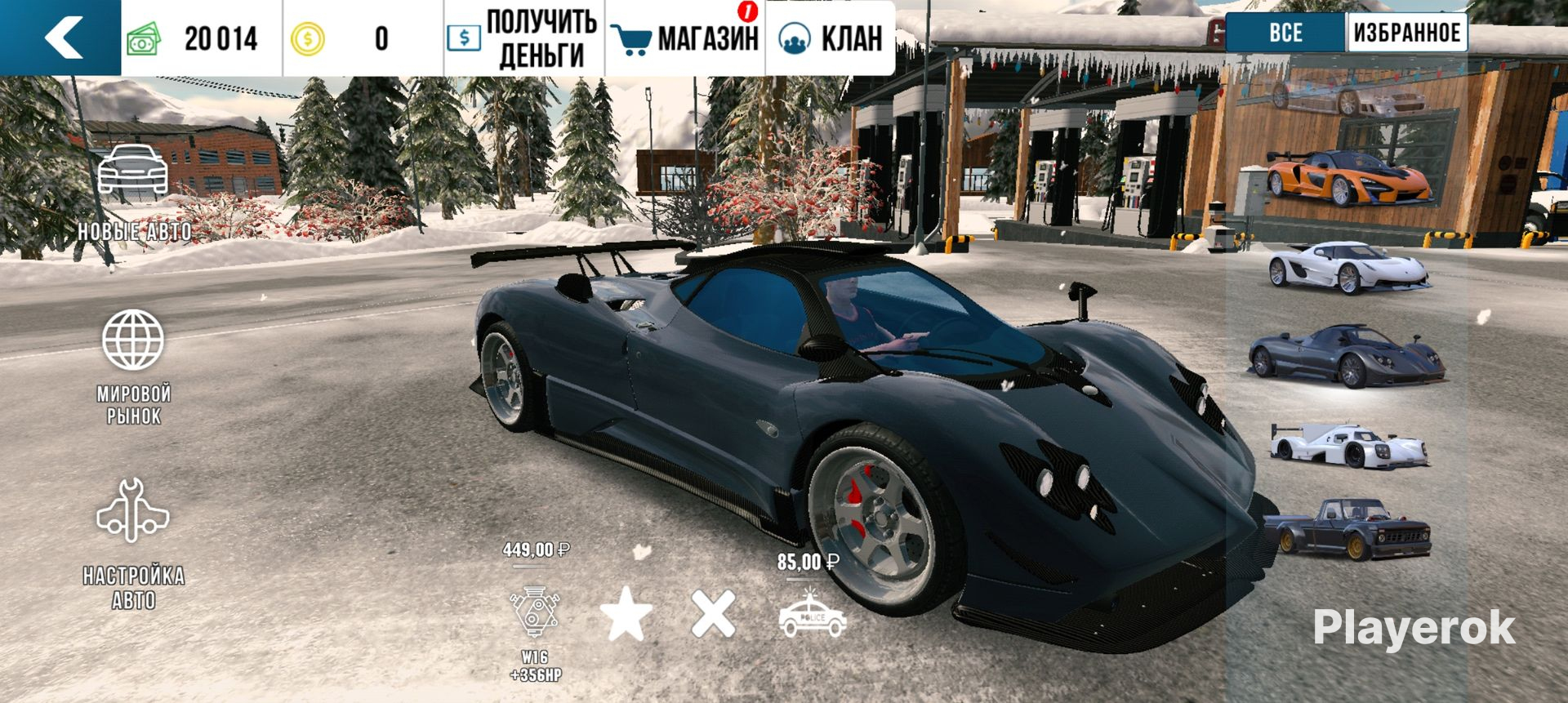Select the white hypercar thumbnail
Viewport: 1568px width, 703px height.
1347,267
